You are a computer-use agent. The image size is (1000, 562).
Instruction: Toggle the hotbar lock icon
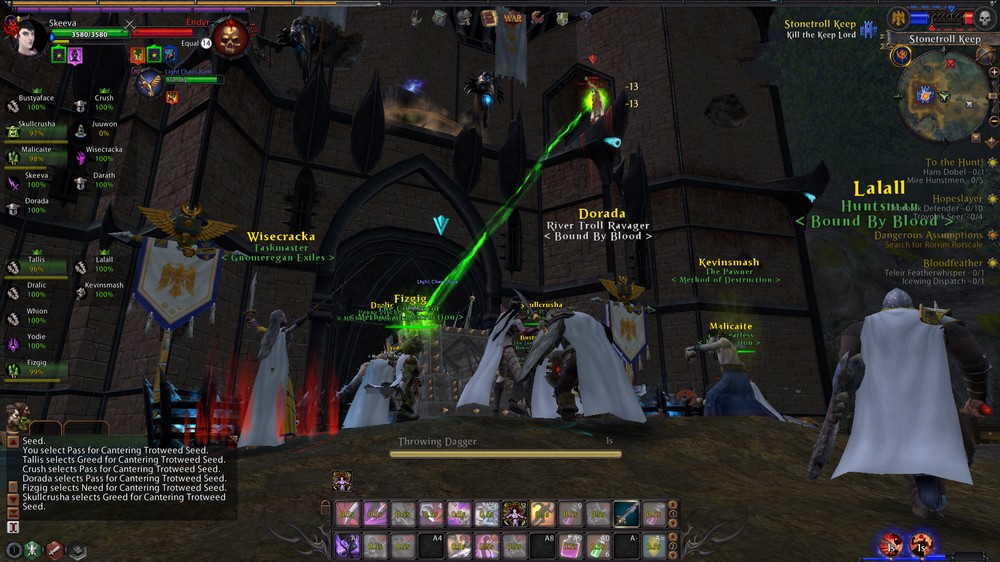coord(325,509)
